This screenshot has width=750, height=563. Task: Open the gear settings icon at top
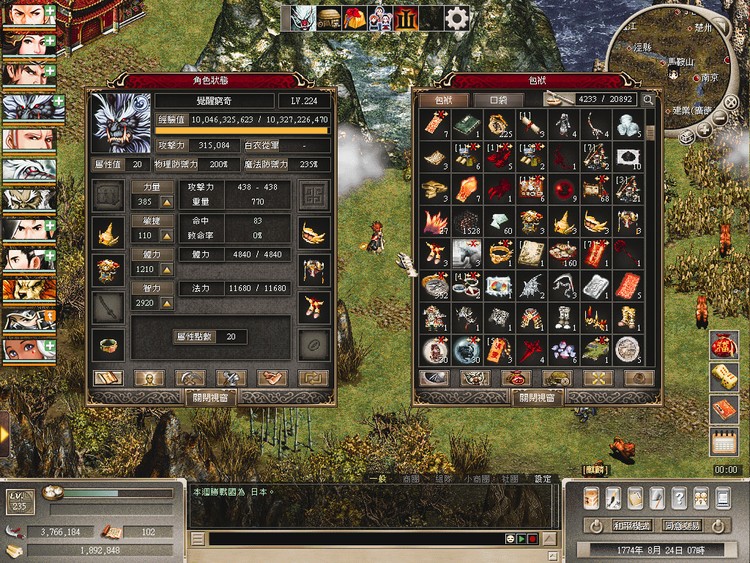(457, 17)
